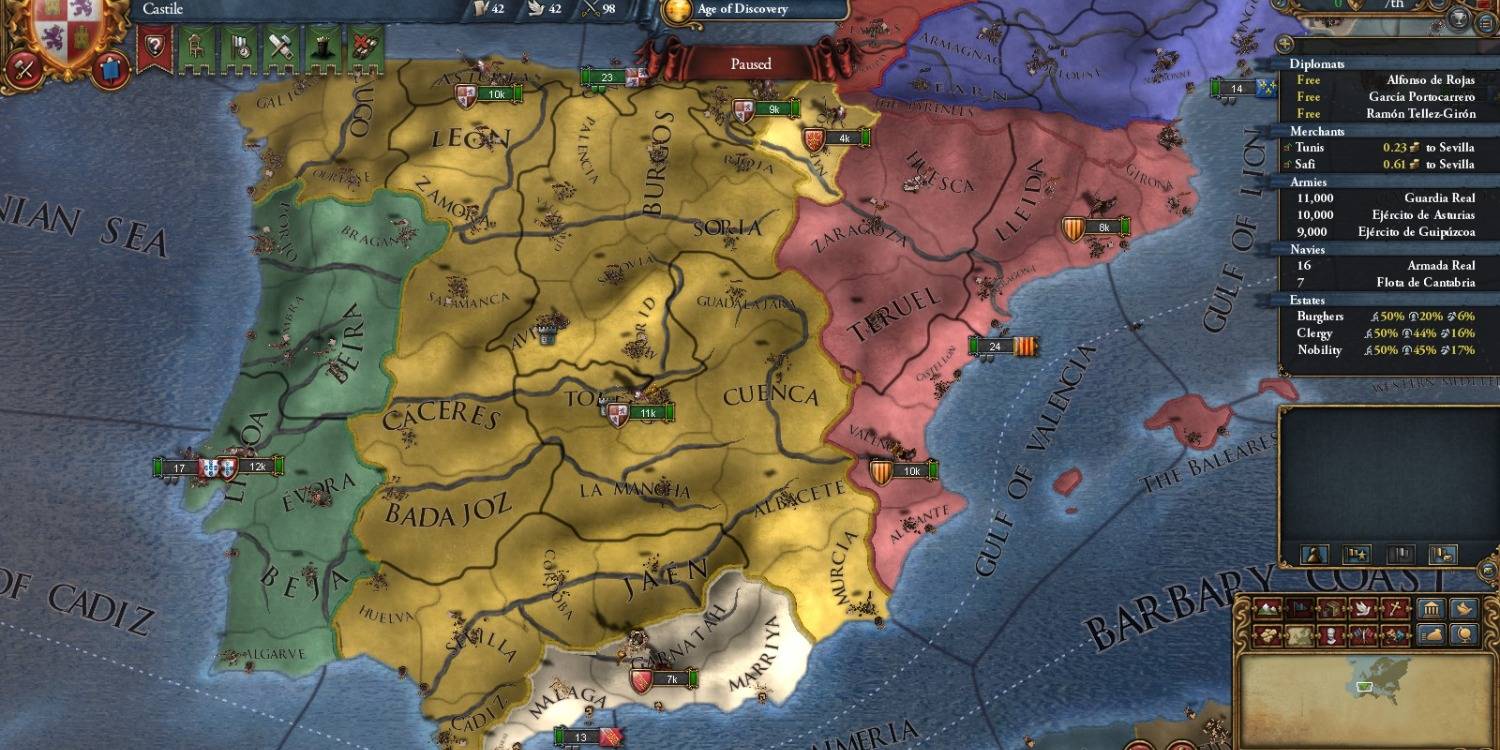Click the globe icon next to the minimap

[1466, 636]
